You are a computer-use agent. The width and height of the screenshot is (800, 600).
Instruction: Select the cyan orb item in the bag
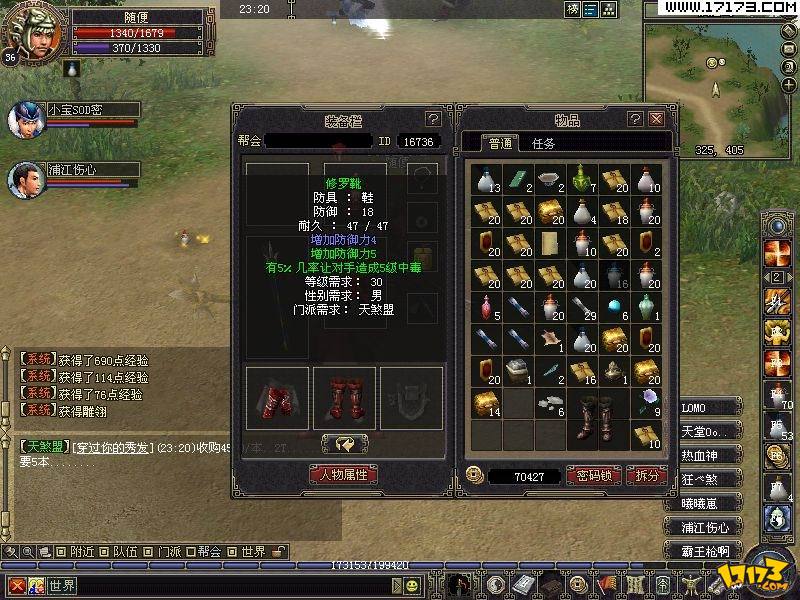click(614, 306)
